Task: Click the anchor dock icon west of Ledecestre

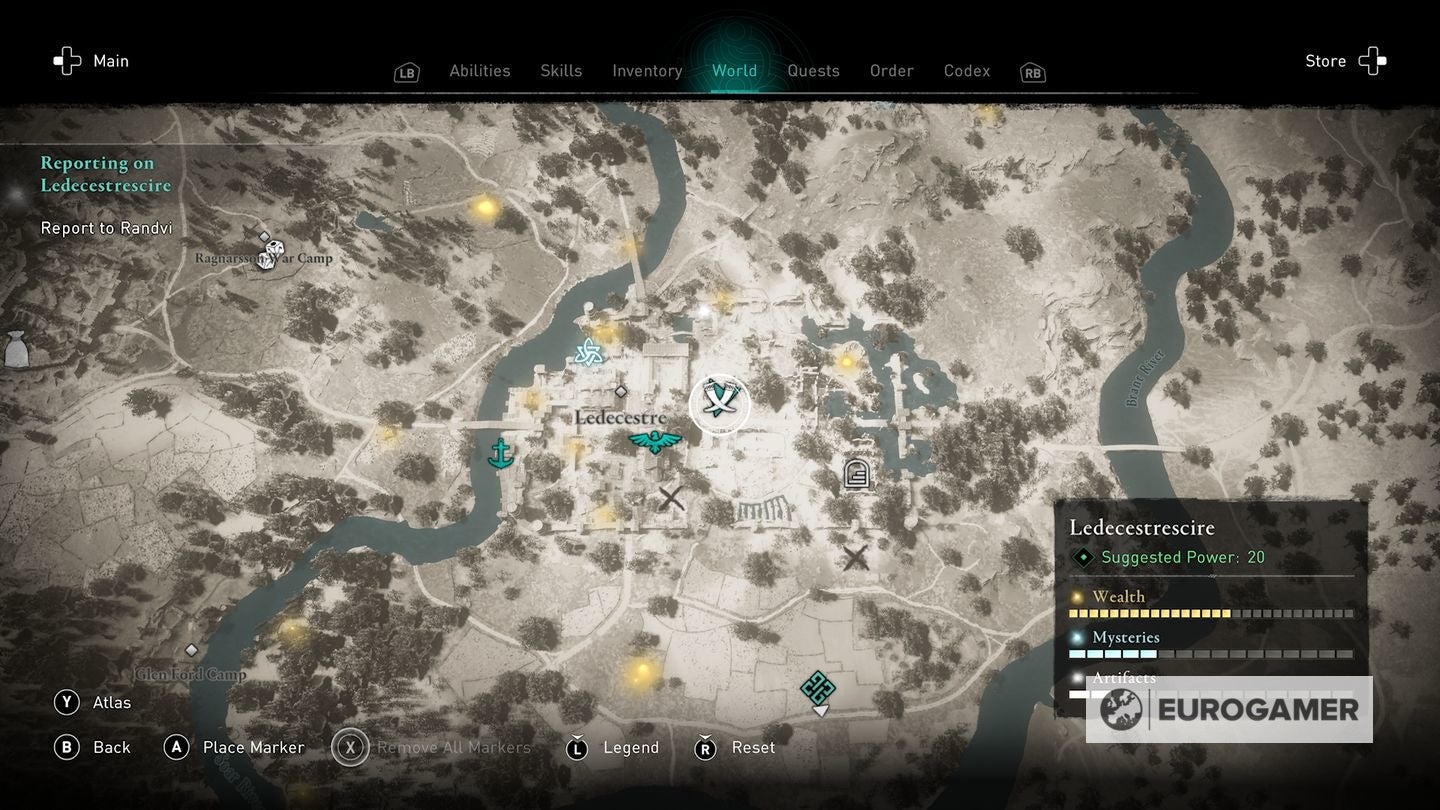Action: click(499, 451)
